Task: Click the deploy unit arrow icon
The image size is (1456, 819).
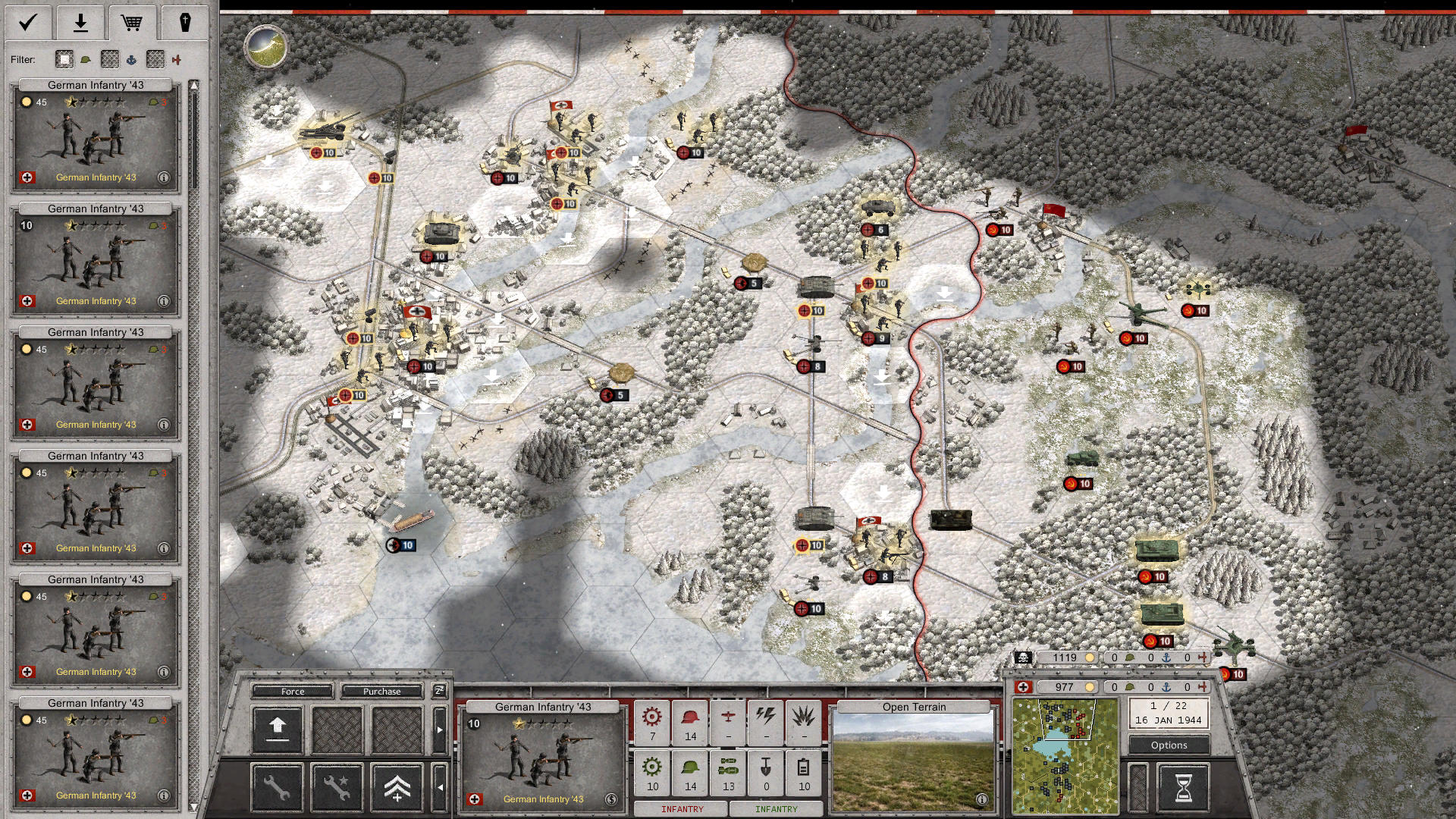Action: pos(278,730)
